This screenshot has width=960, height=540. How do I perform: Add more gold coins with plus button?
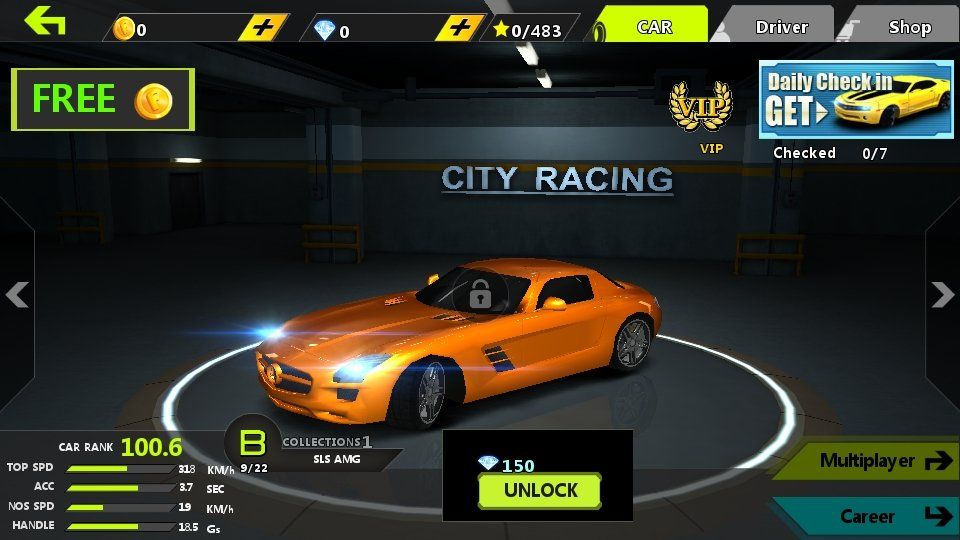tap(263, 28)
